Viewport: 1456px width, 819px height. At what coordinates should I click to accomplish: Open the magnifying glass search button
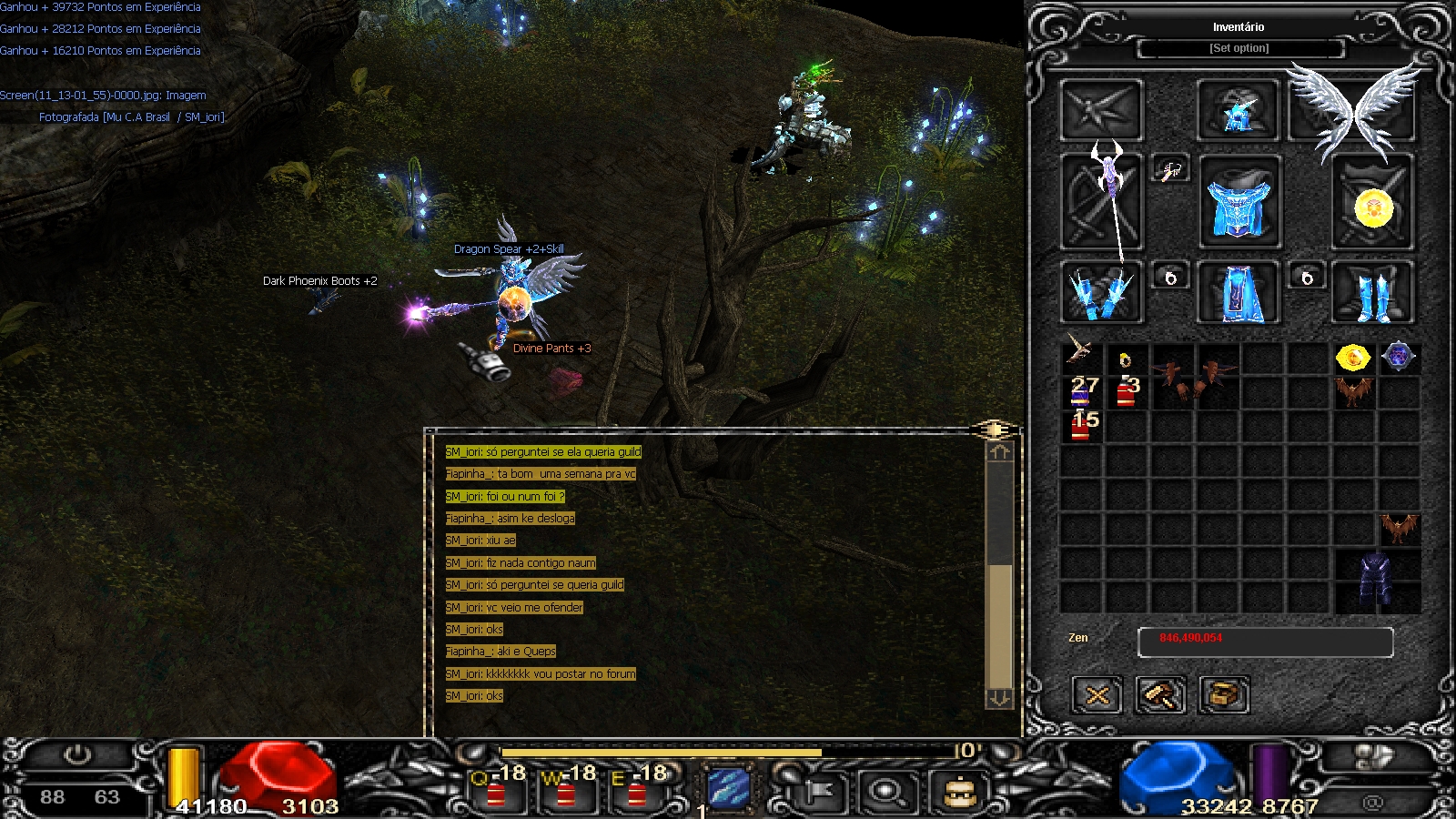tap(887, 790)
